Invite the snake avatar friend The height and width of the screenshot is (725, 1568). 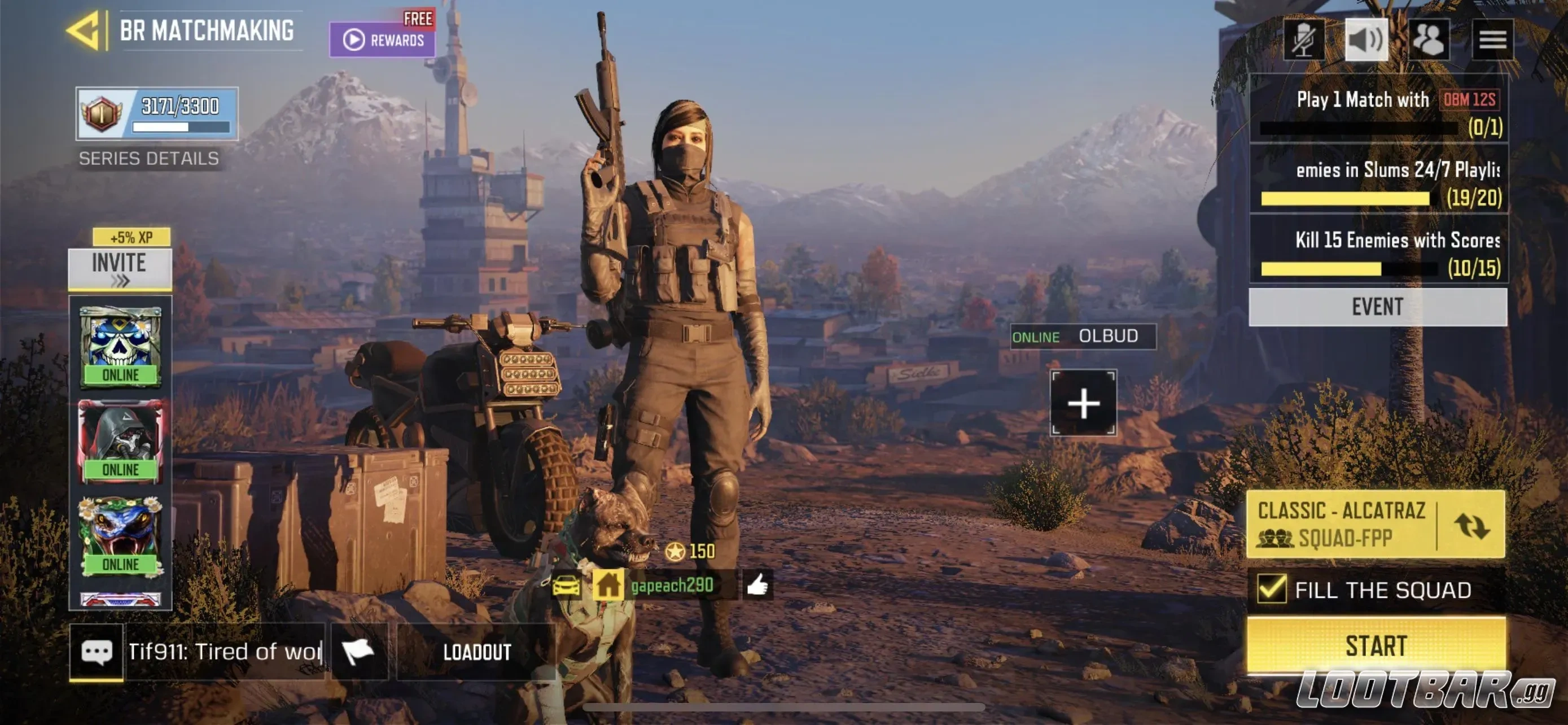(121, 536)
